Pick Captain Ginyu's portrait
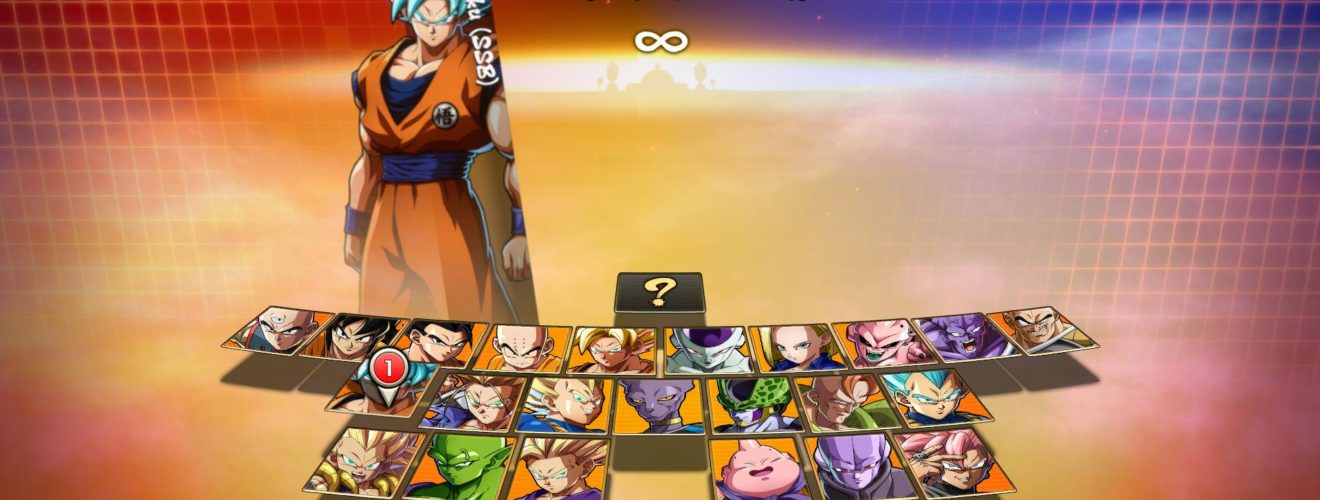This screenshot has width=1320, height=500. coord(957,337)
